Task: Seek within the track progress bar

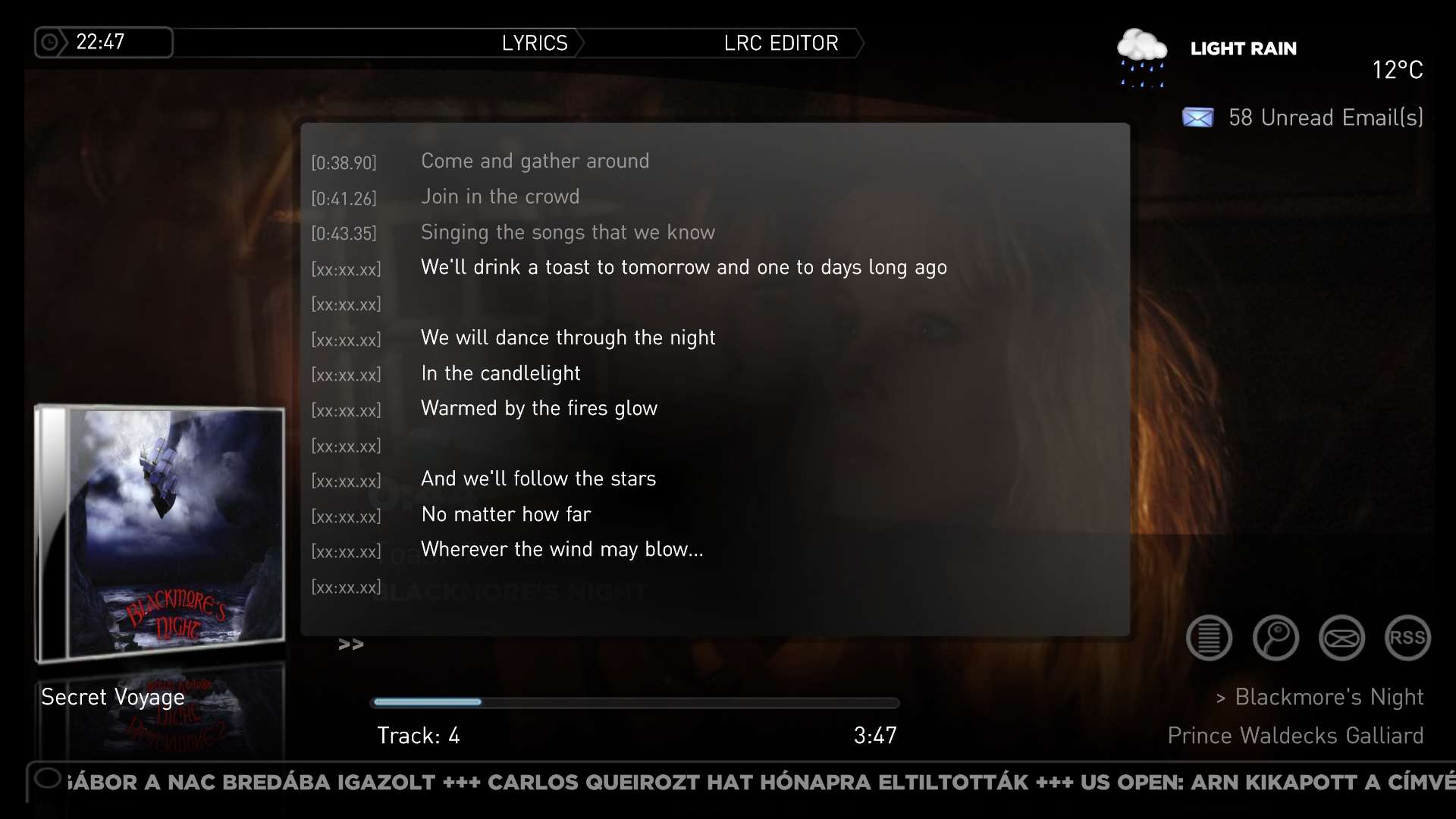Action: (634, 702)
